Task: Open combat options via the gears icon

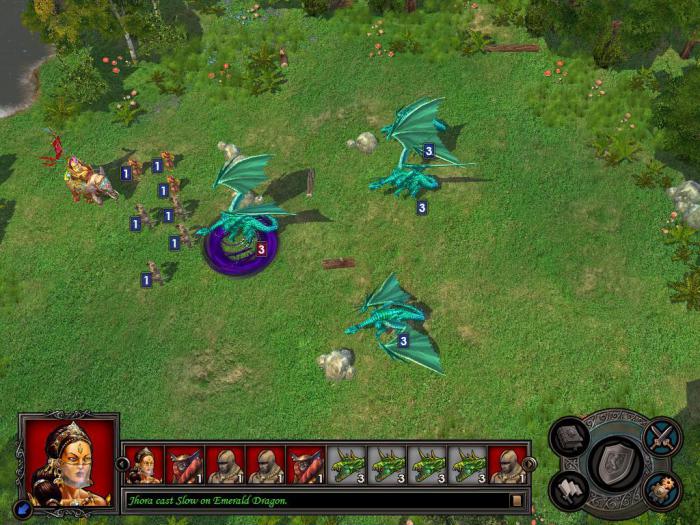Action: [661, 490]
